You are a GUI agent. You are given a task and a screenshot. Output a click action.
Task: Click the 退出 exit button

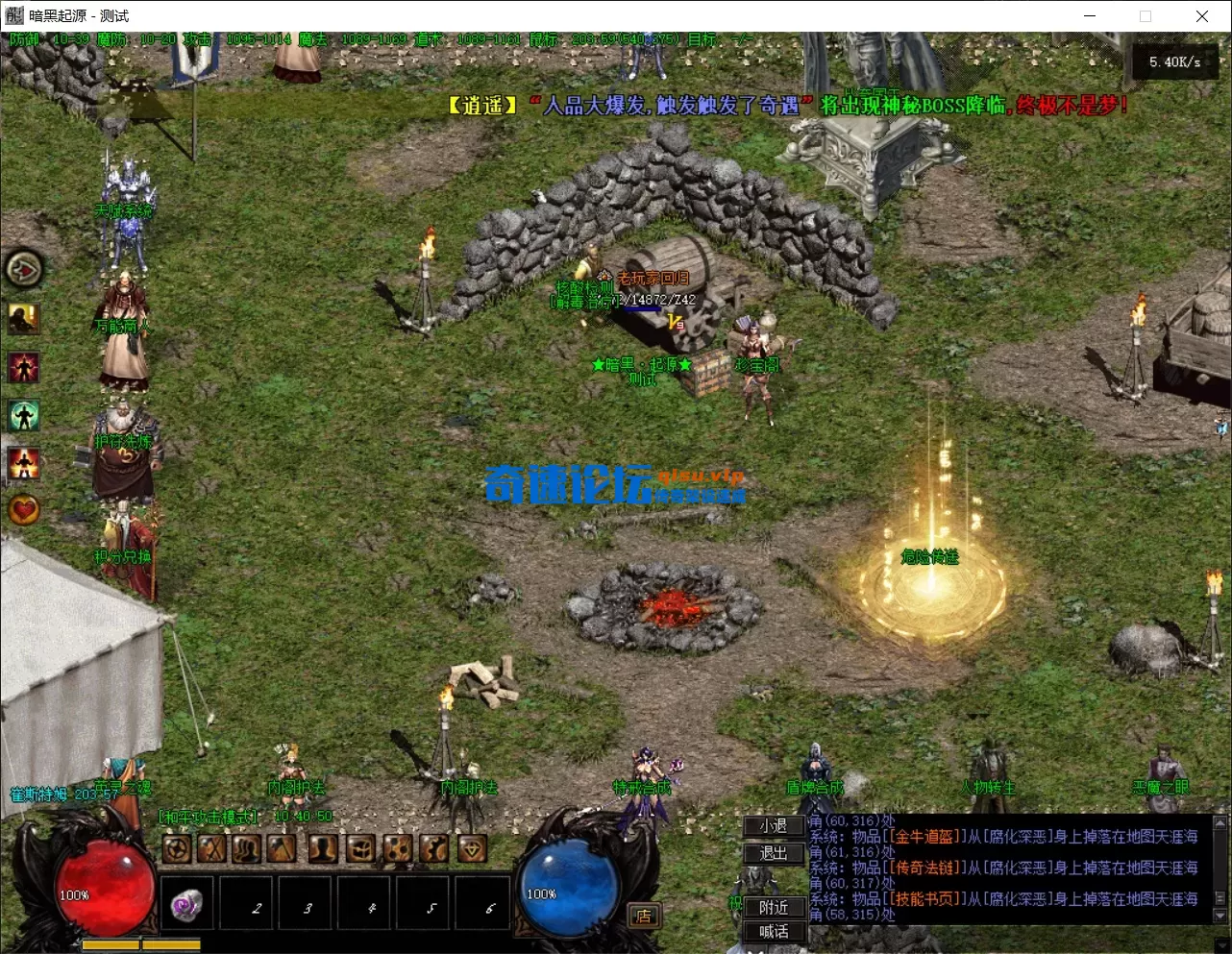(x=772, y=852)
